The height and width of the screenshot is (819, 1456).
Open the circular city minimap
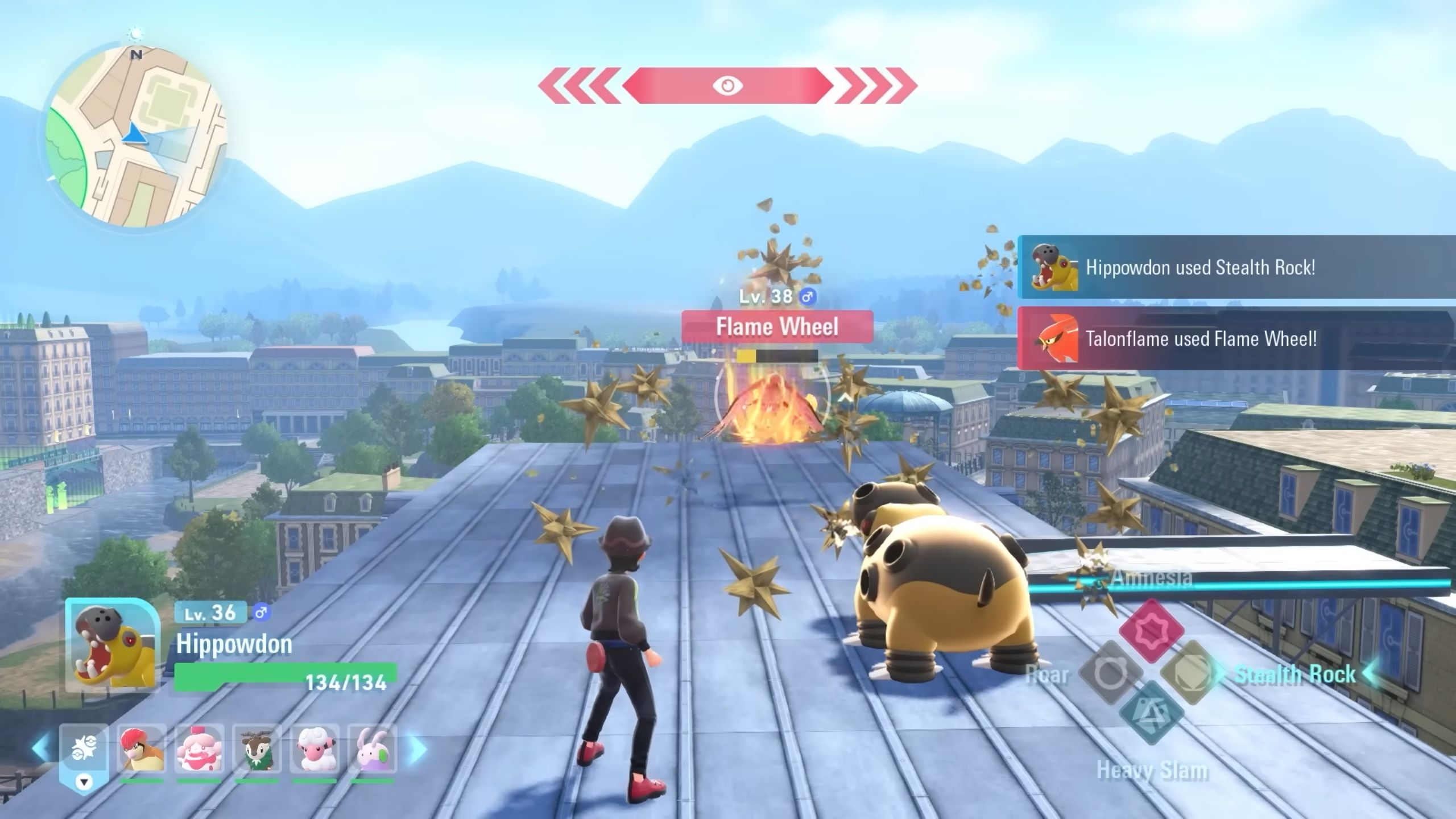click(136, 136)
